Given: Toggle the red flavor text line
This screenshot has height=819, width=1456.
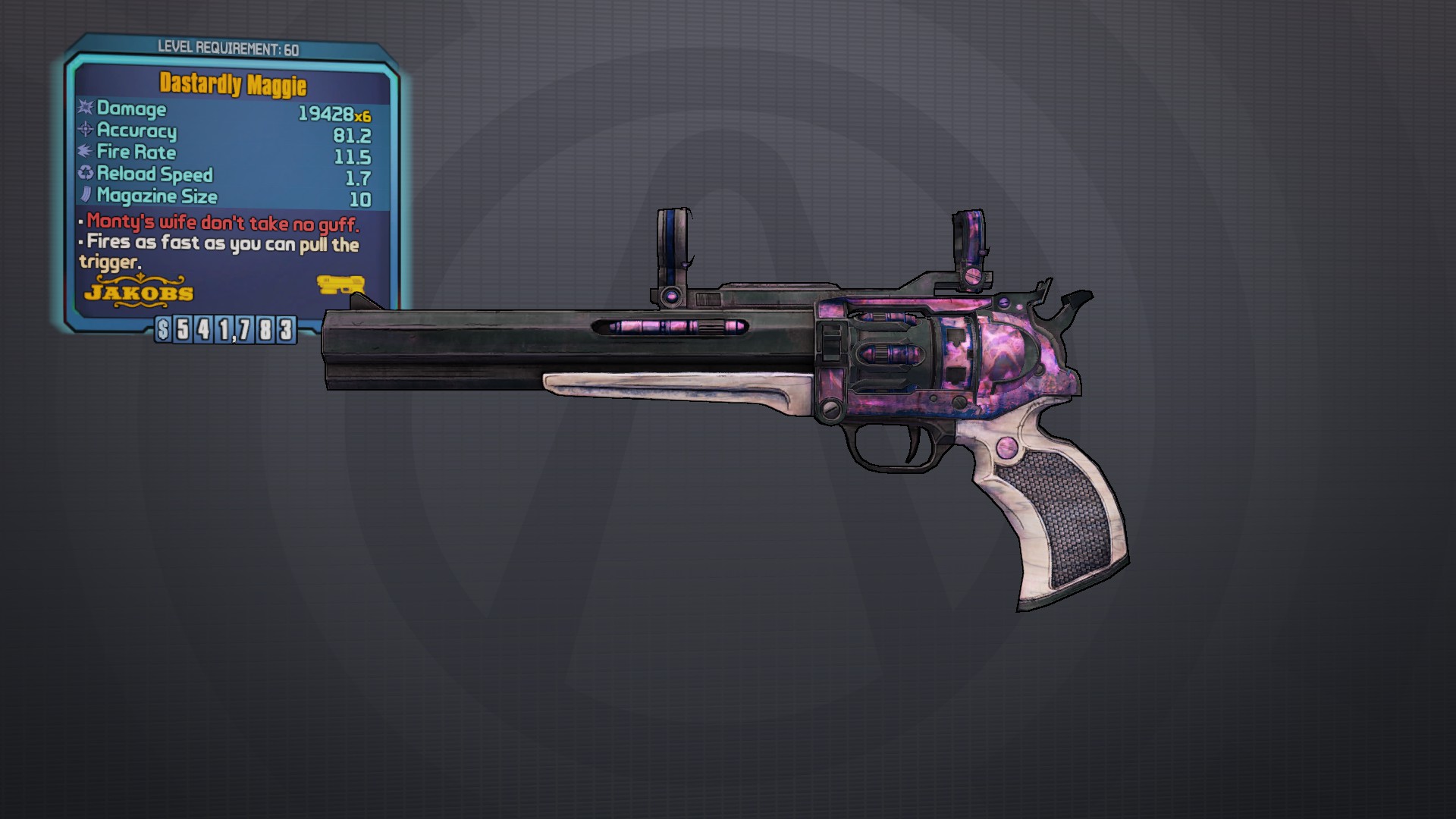Looking at the screenshot, I should [x=221, y=223].
